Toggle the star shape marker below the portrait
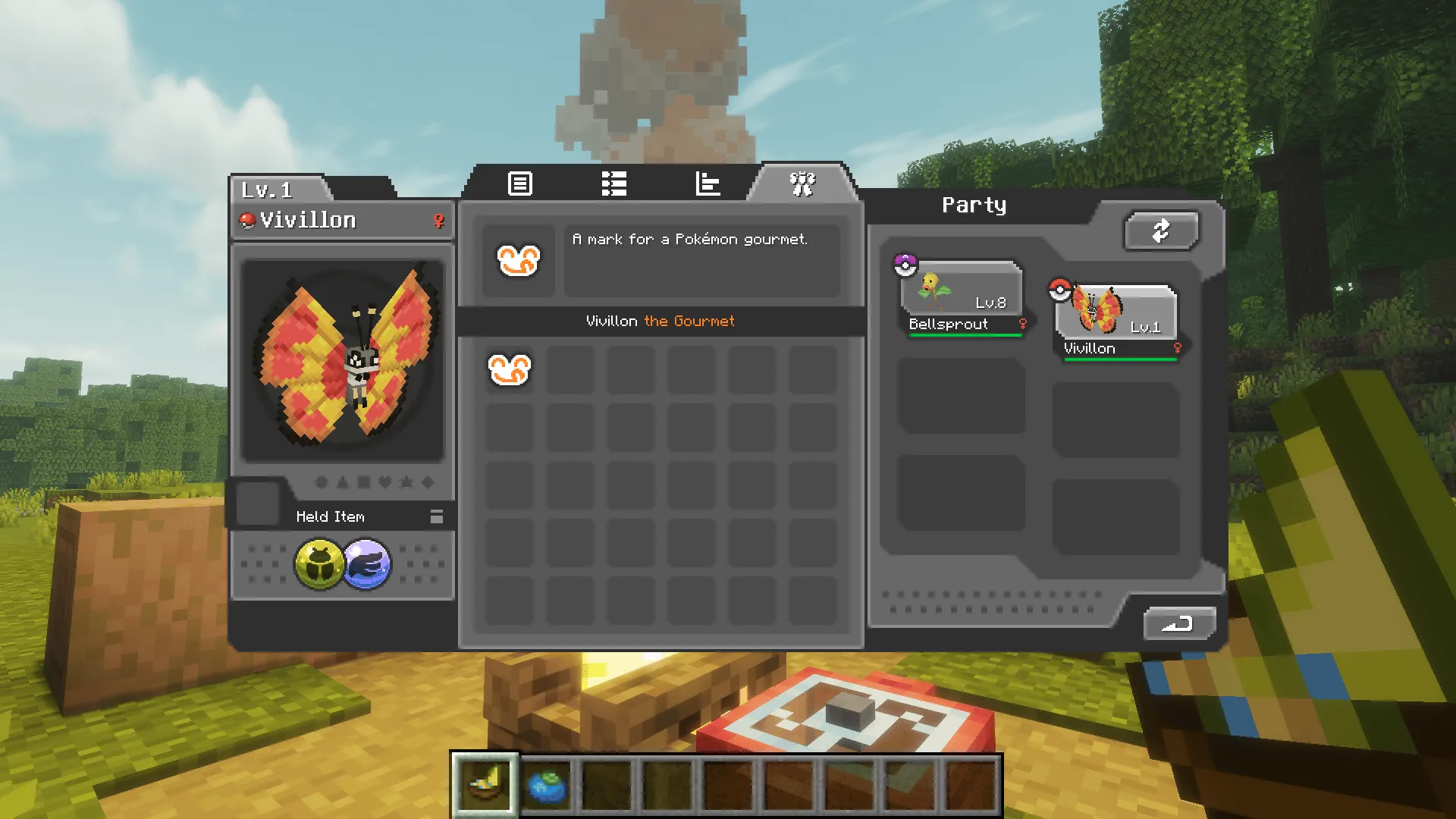Image resolution: width=1456 pixels, height=819 pixels. pyautogui.click(x=406, y=482)
